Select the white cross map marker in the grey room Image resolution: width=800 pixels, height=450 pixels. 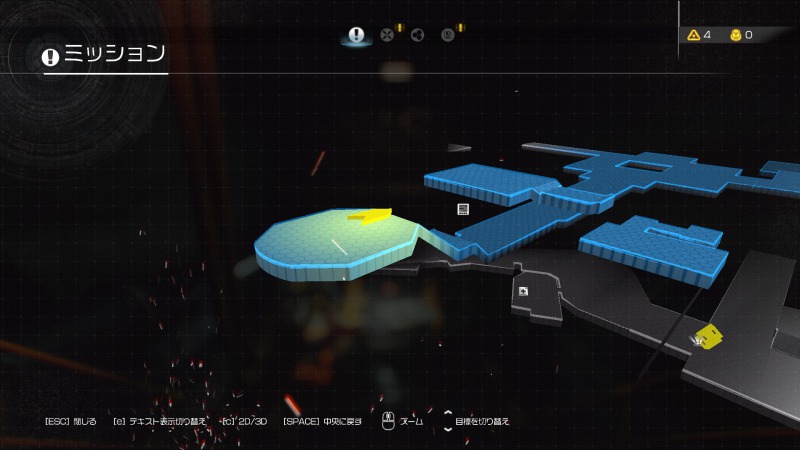pyautogui.click(x=522, y=291)
